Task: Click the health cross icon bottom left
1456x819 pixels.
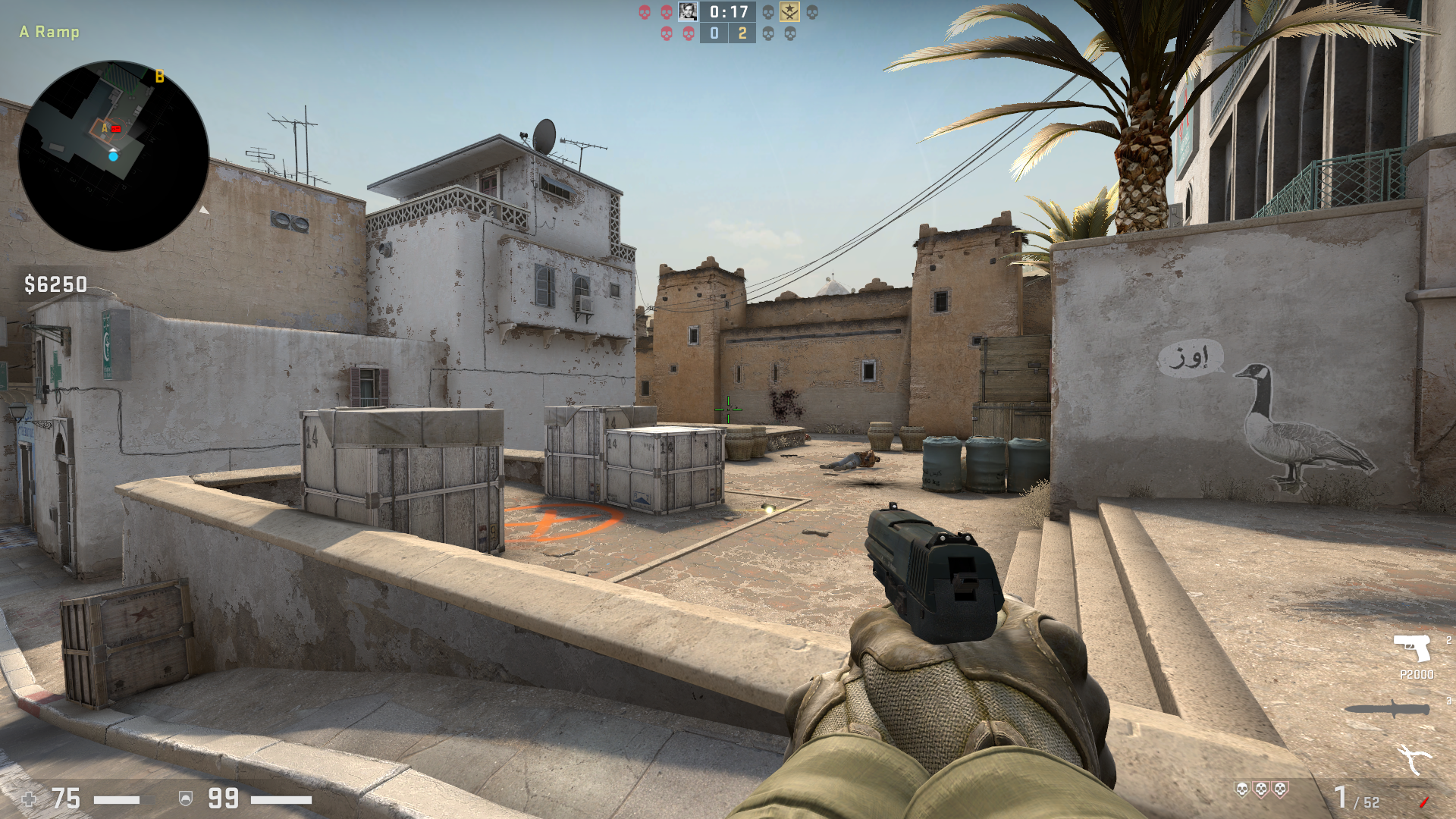Action: [x=29, y=799]
